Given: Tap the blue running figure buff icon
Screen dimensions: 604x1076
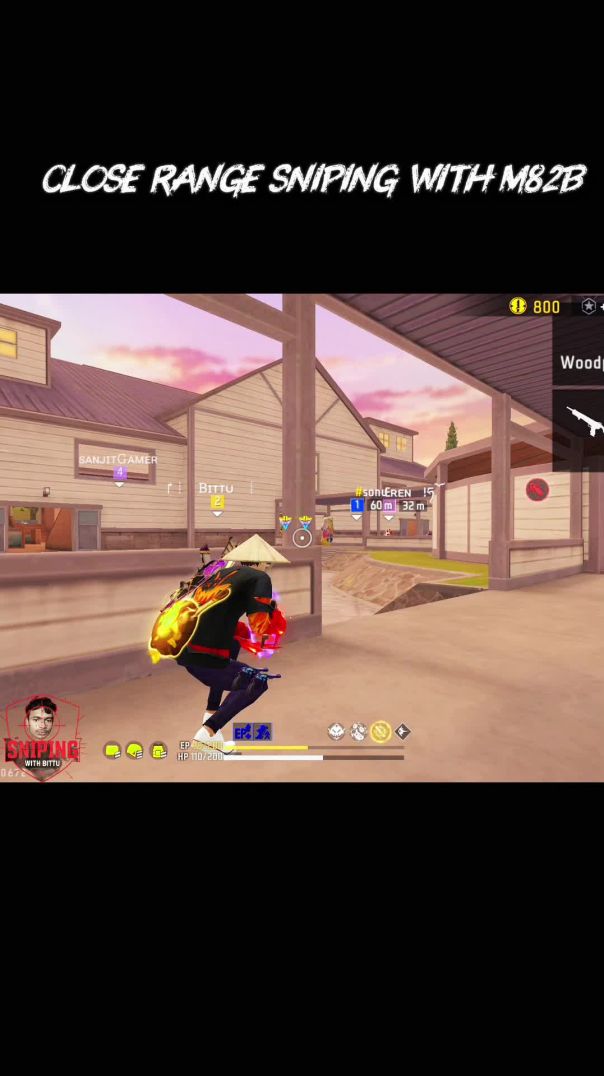Looking at the screenshot, I should point(262,732).
